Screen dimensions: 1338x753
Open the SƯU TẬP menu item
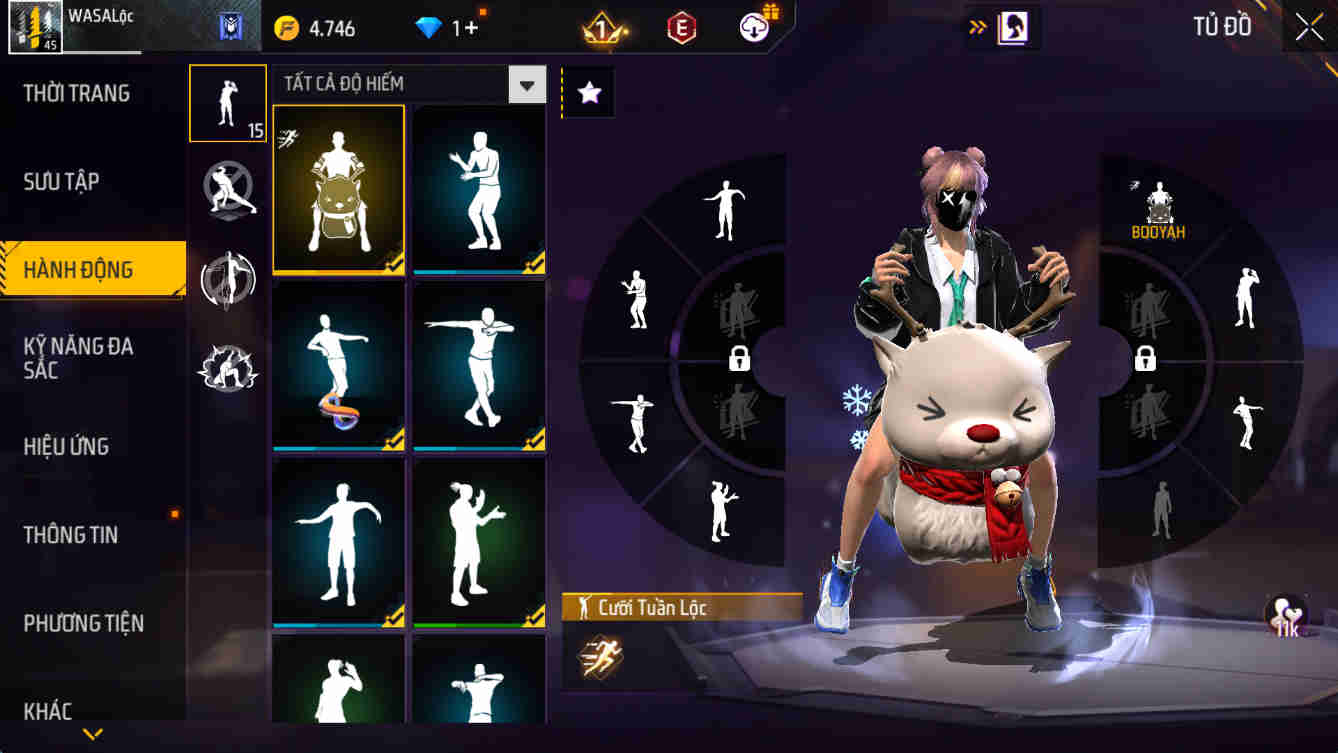64,180
